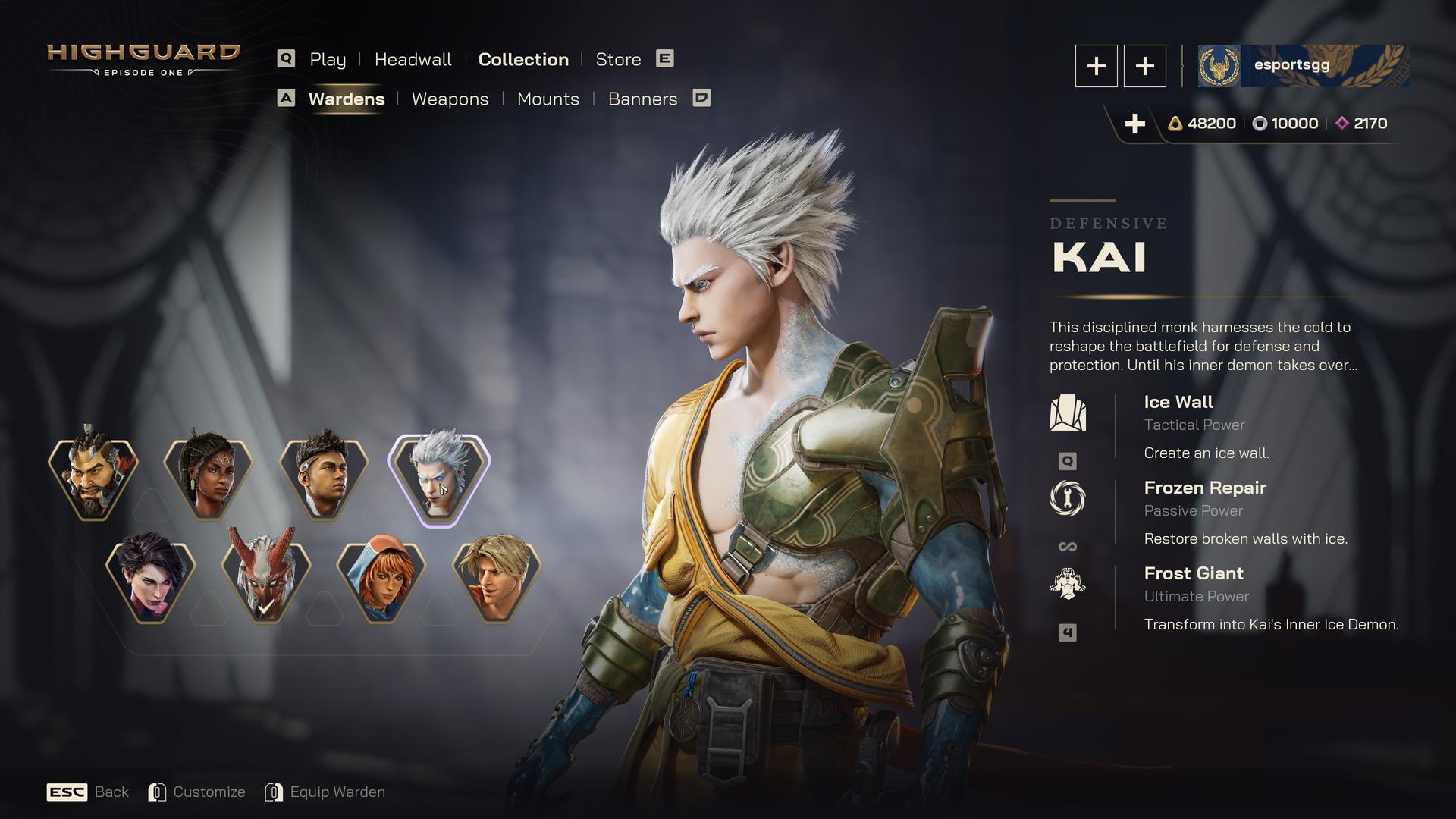Equip Warden for Kai
This screenshot has height=819, width=1456.
point(325,792)
